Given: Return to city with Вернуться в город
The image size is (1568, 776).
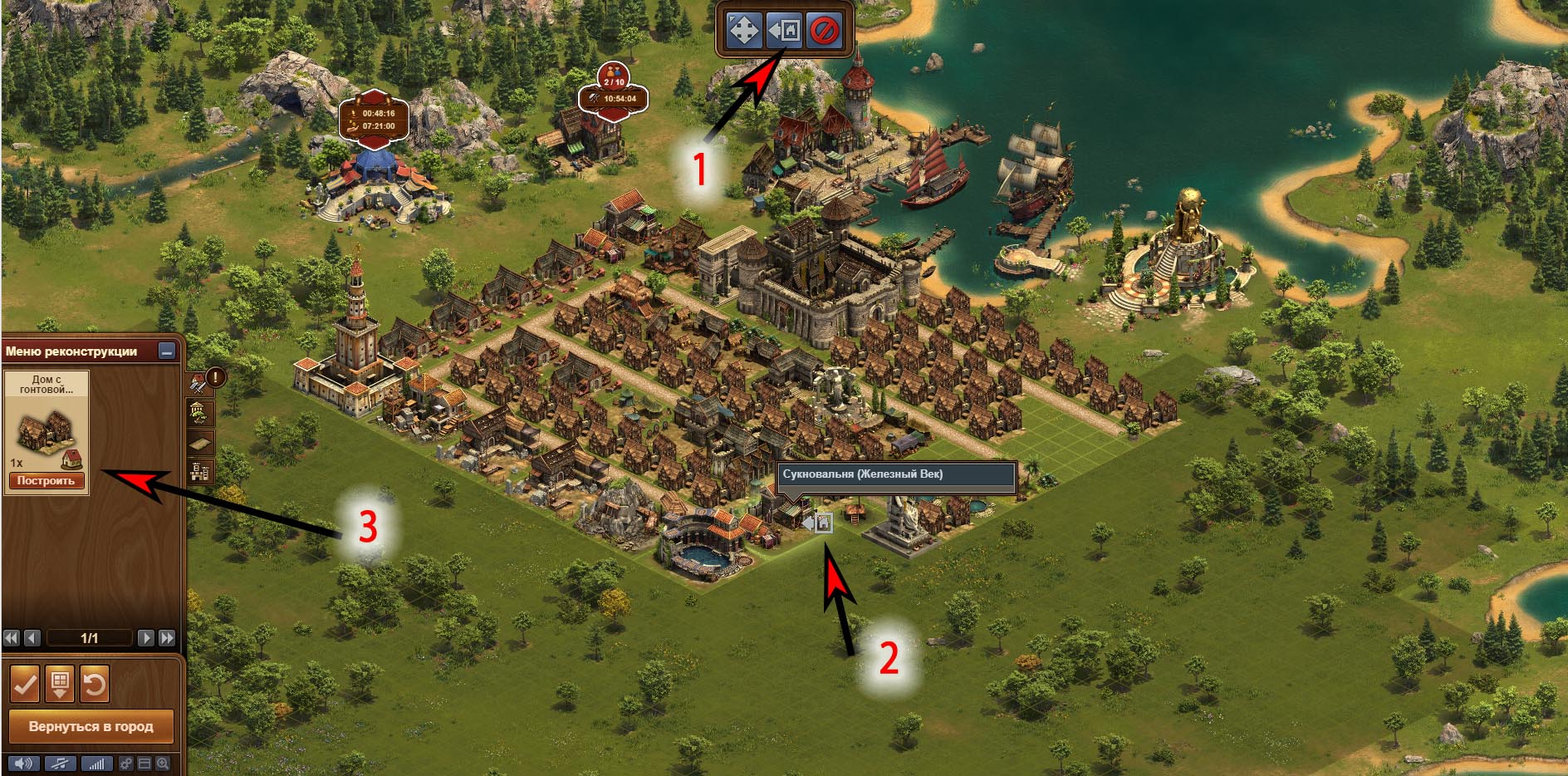Looking at the screenshot, I should click(91, 726).
